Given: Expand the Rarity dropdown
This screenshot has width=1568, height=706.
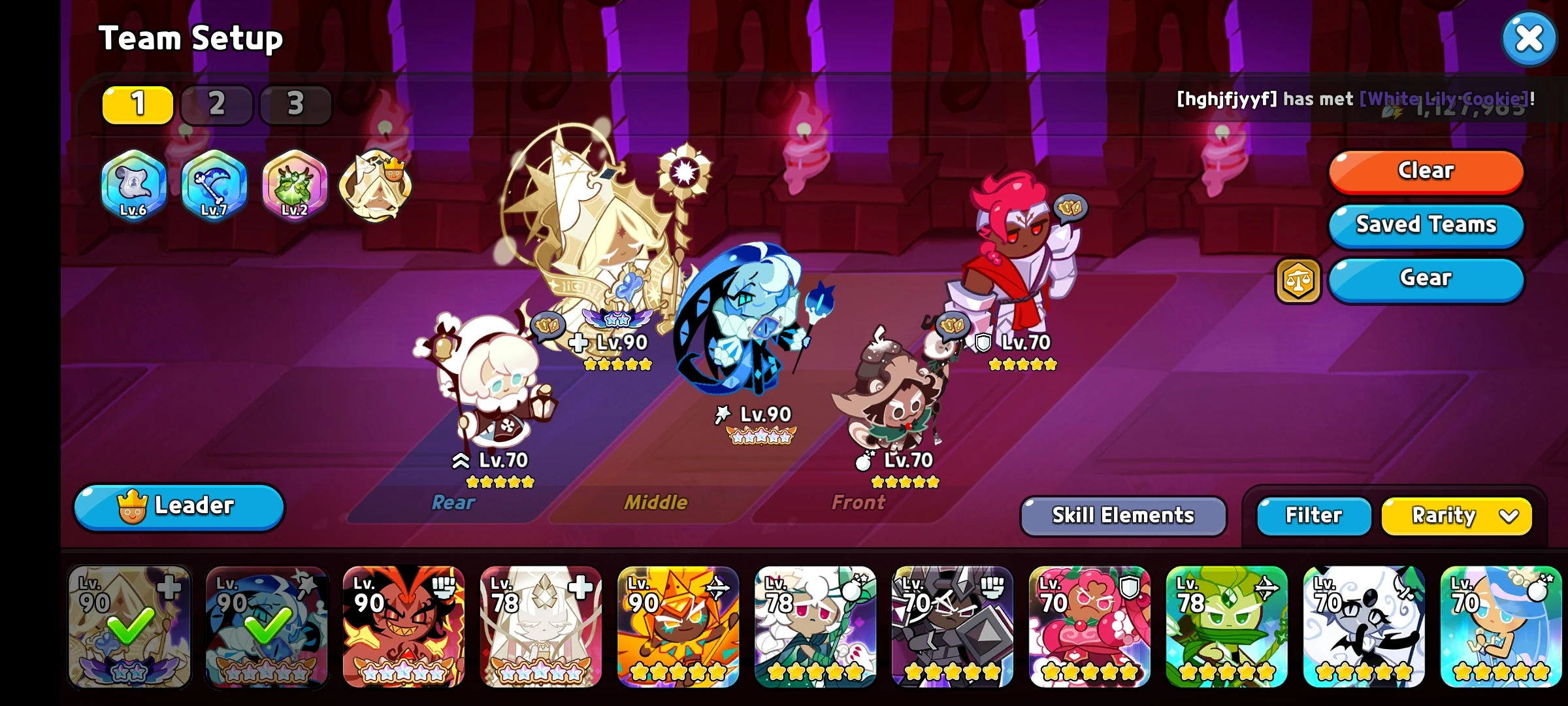Looking at the screenshot, I should tap(1456, 515).
